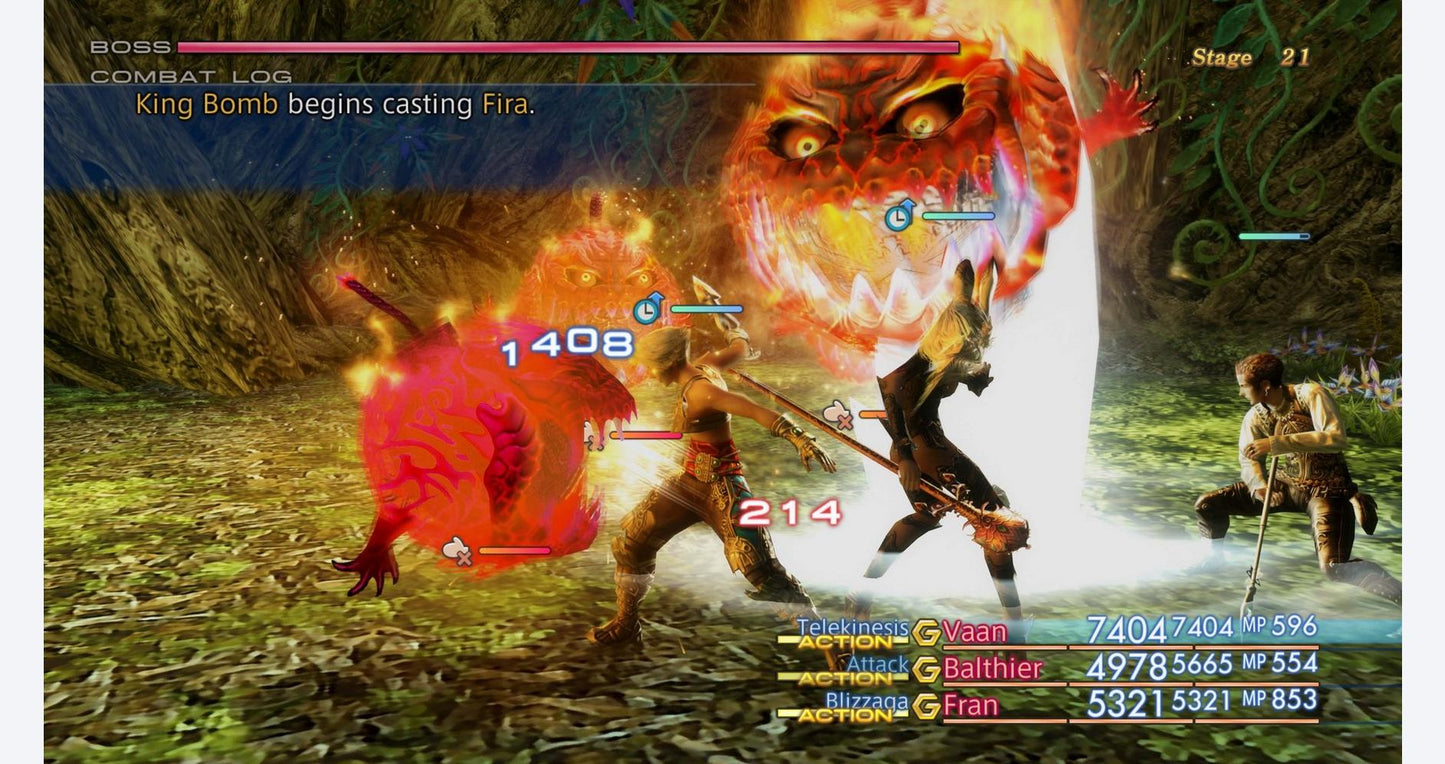Select Vaan in the party list
This screenshot has width=1445, height=764.
tap(974, 631)
